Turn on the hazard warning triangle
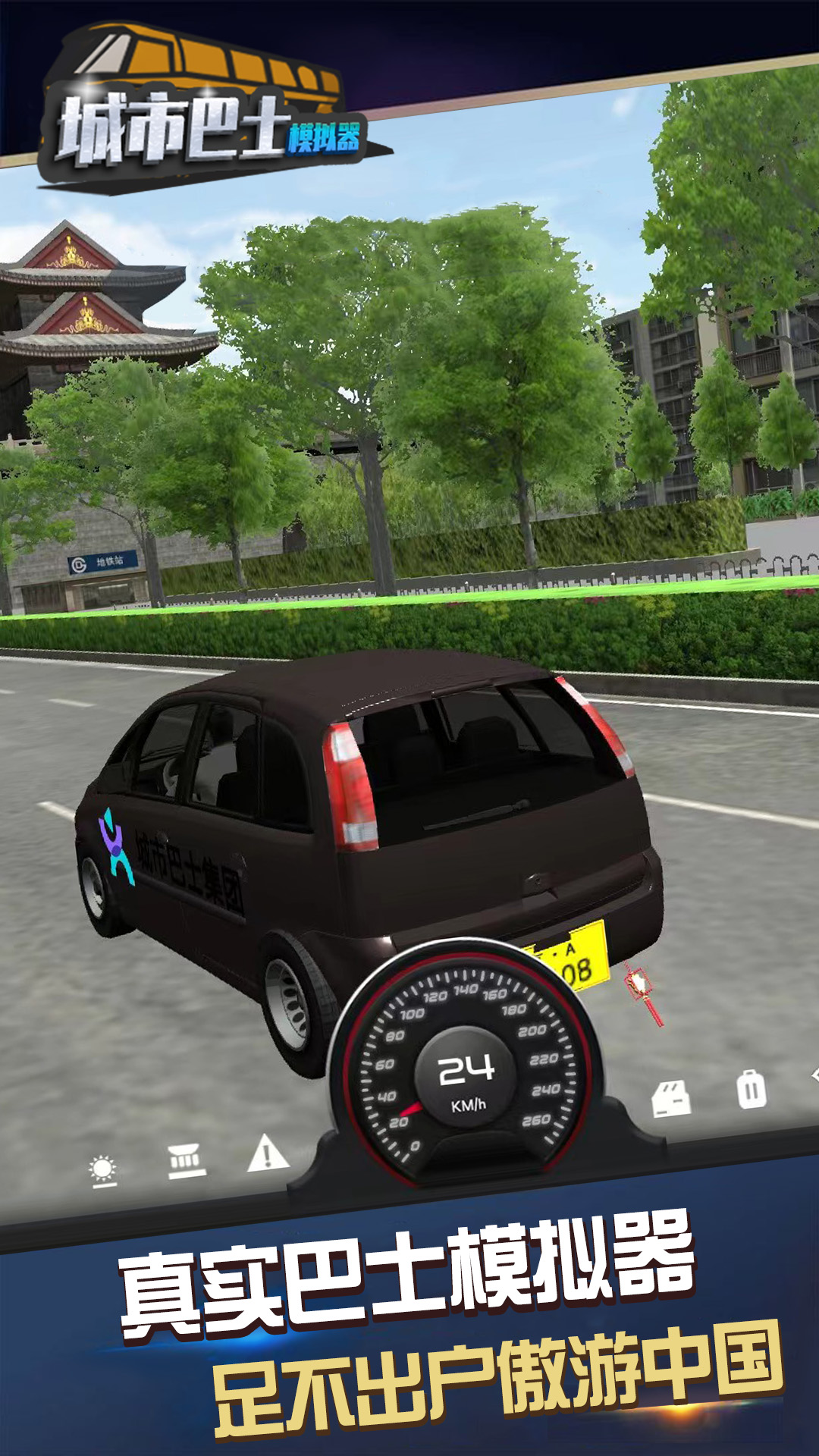Viewport: 819px width, 1456px height. tap(267, 1153)
